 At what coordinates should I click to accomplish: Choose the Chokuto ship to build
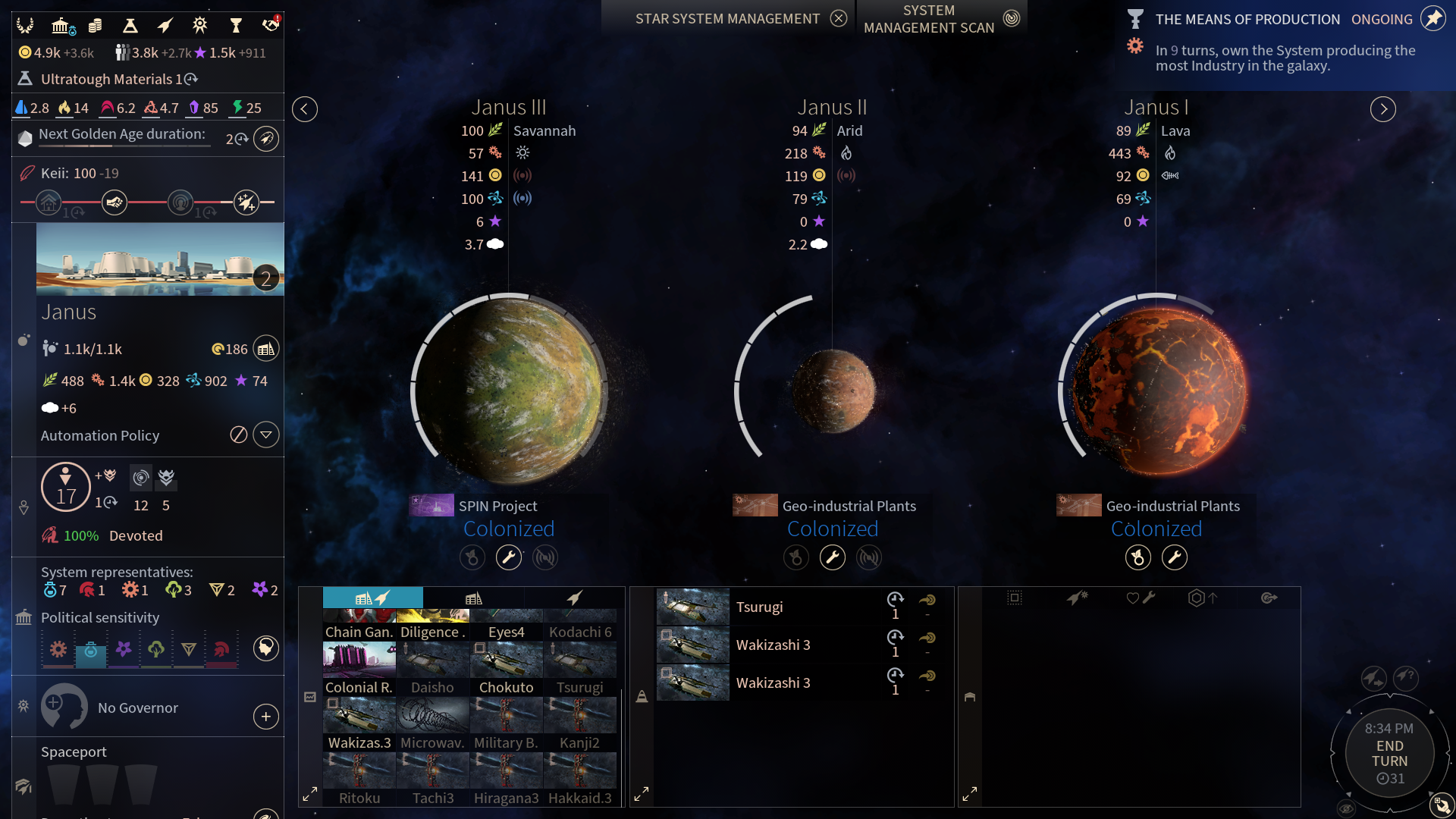click(506, 667)
